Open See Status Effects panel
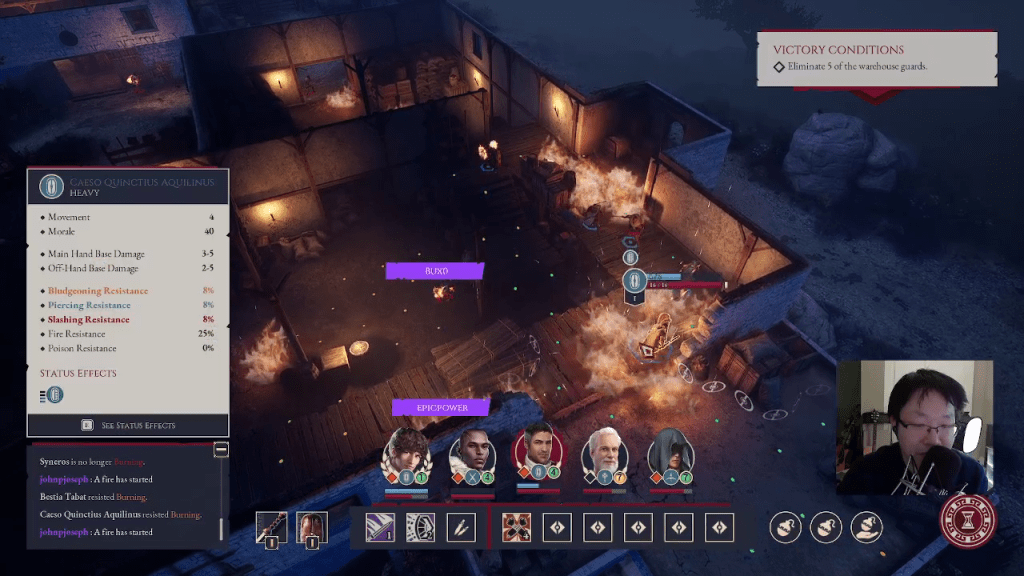The width and height of the screenshot is (1024, 576). [128, 425]
